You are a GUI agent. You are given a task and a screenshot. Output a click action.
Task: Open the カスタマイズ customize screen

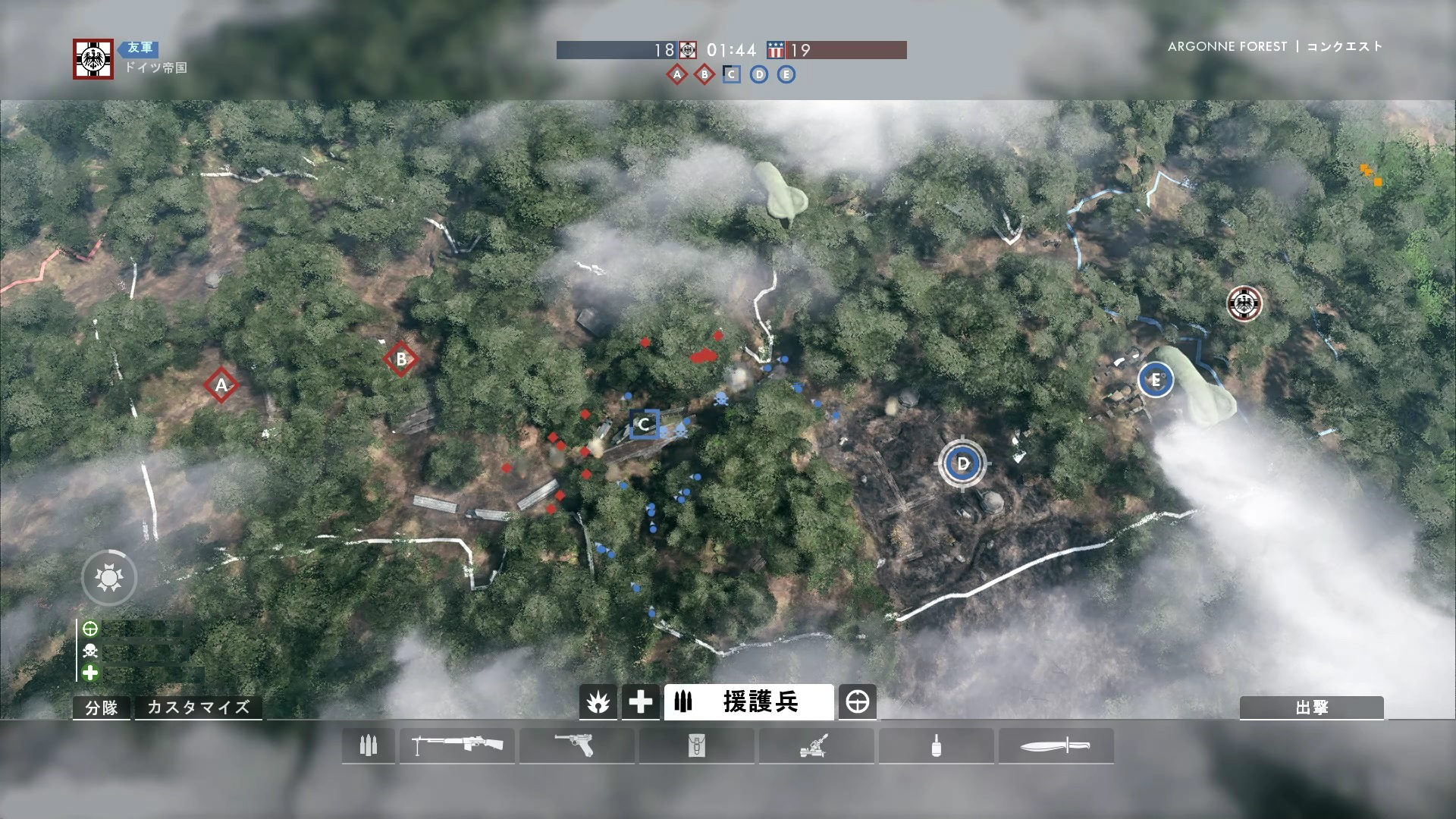pos(198,708)
